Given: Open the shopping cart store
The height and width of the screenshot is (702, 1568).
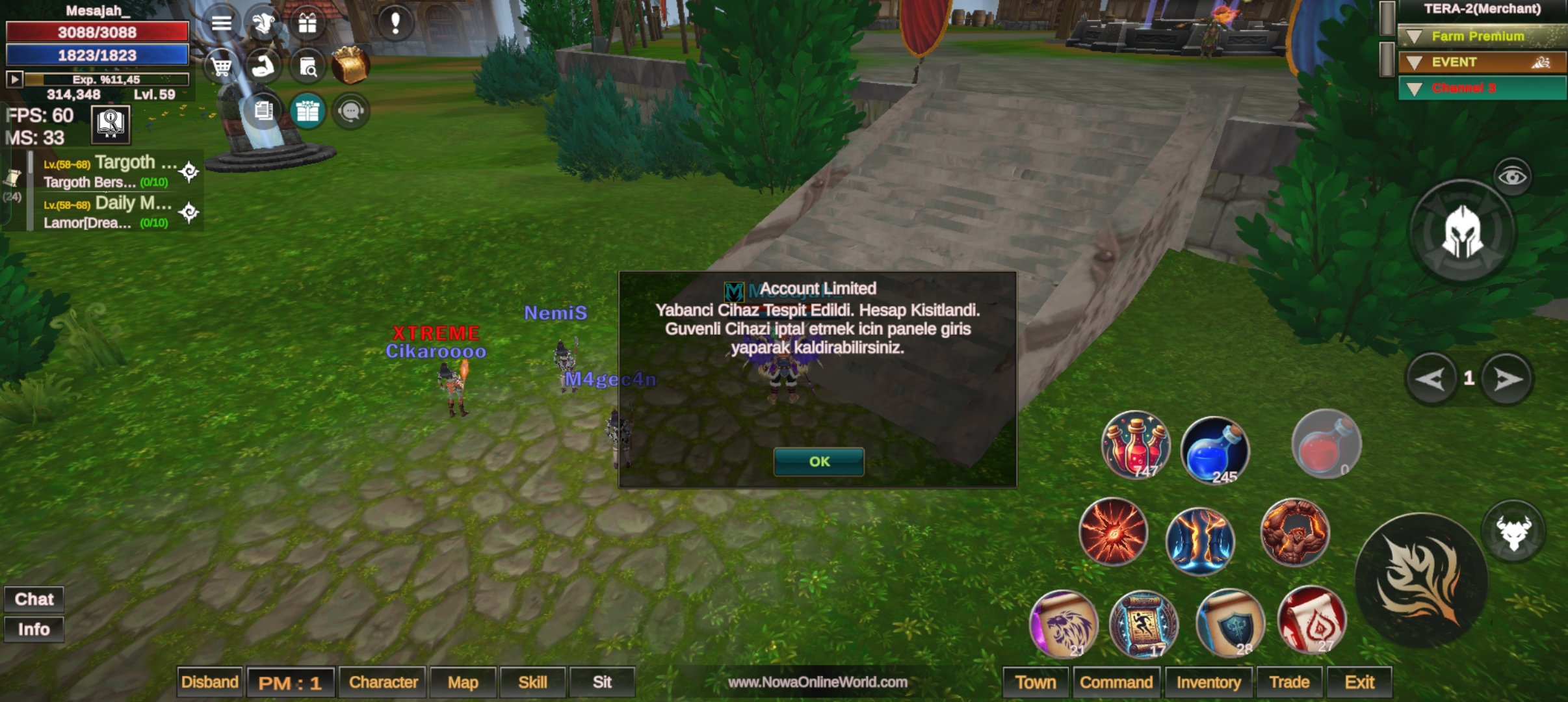Looking at the screenshot, I should click(221, 66).
